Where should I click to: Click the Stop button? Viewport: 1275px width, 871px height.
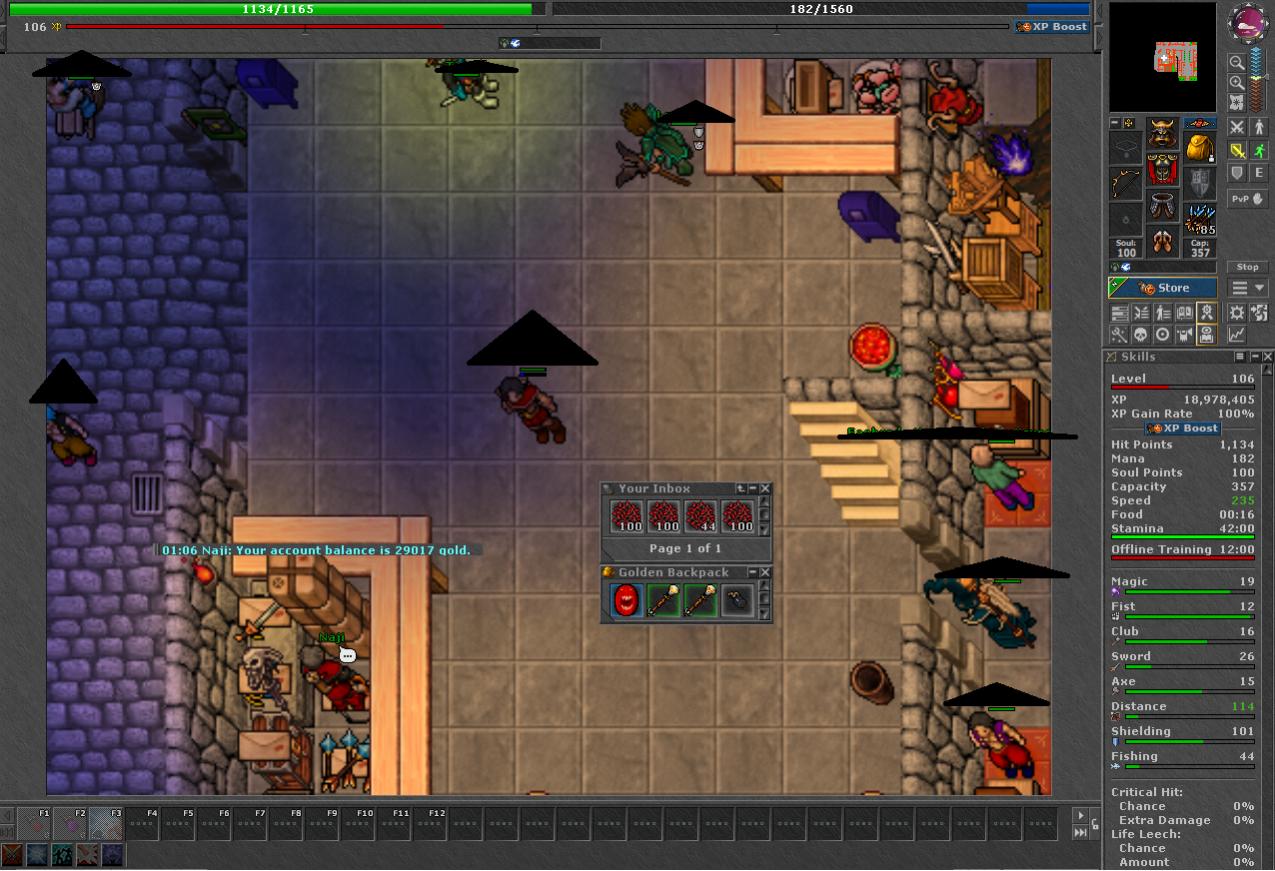(x=1247, y=267)
